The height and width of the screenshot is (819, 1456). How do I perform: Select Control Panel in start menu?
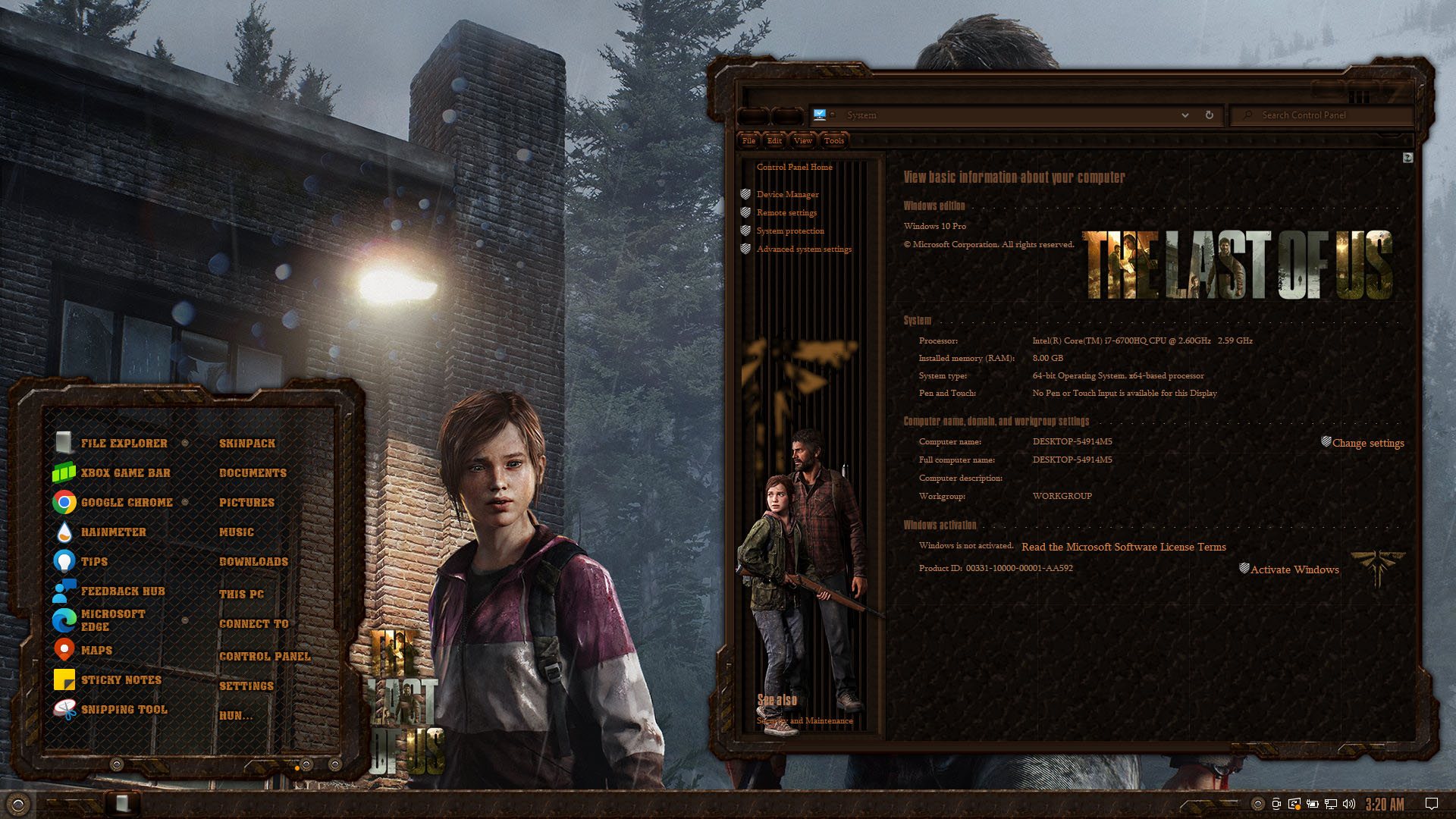point(265,656)
